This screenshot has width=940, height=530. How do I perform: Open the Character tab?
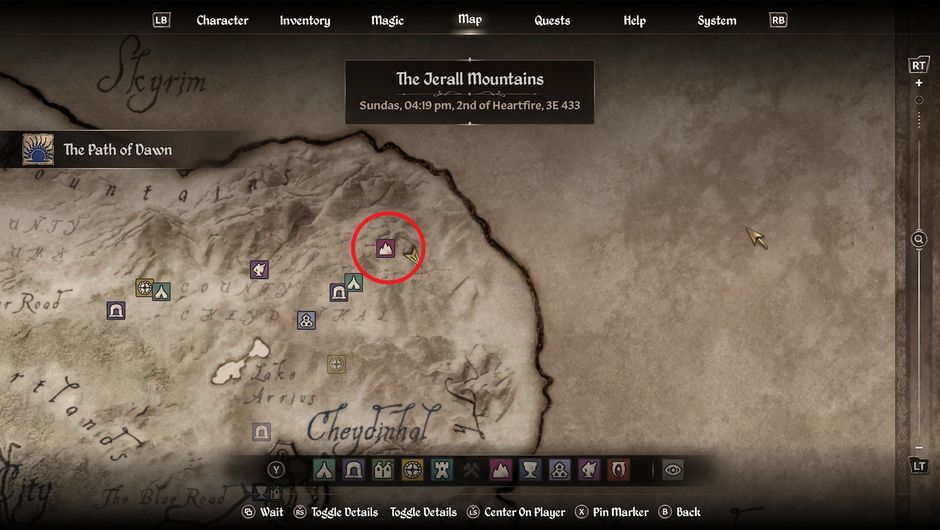(222, 20)
